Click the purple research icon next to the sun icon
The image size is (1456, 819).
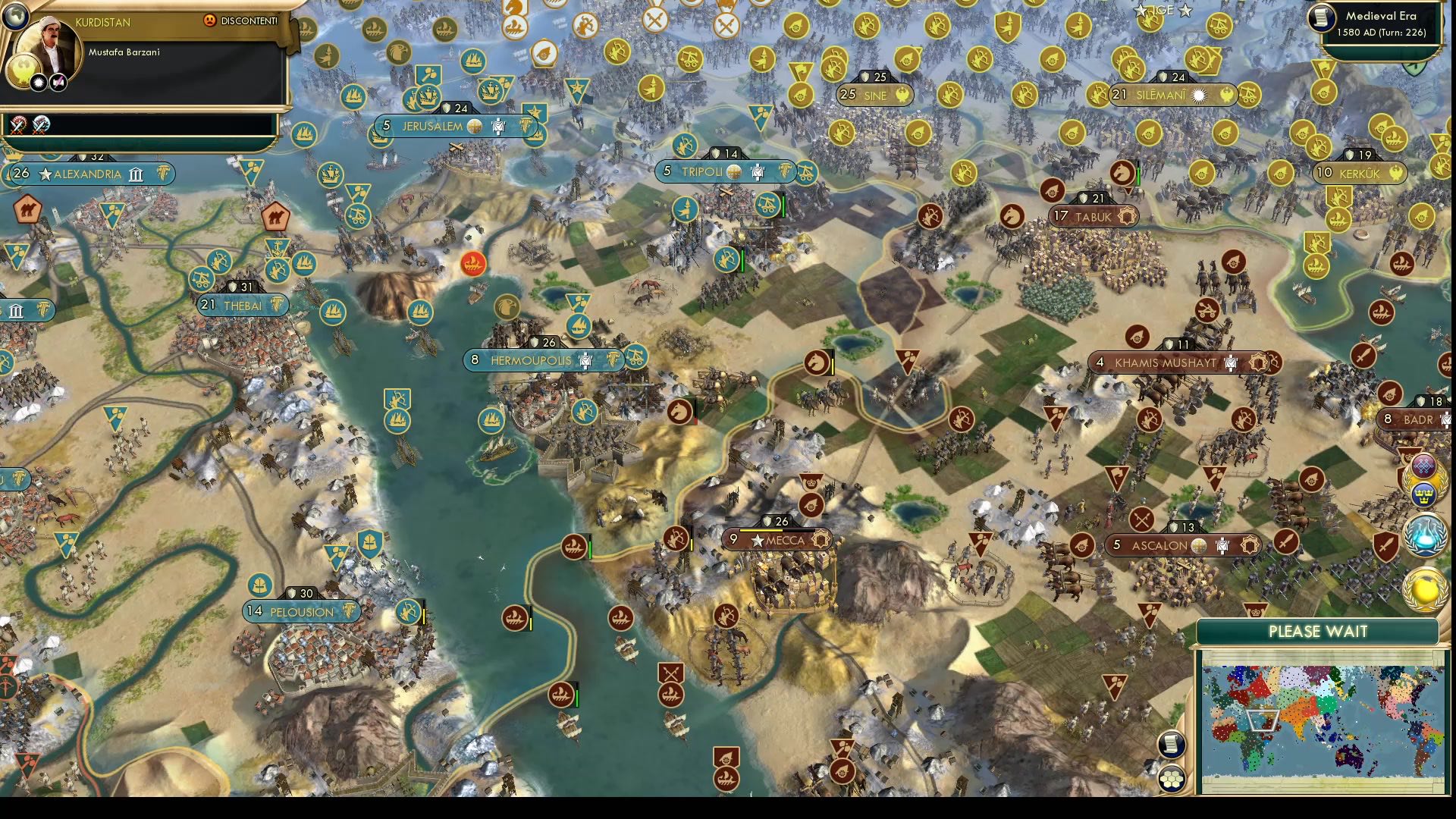(x=58, y=82)
